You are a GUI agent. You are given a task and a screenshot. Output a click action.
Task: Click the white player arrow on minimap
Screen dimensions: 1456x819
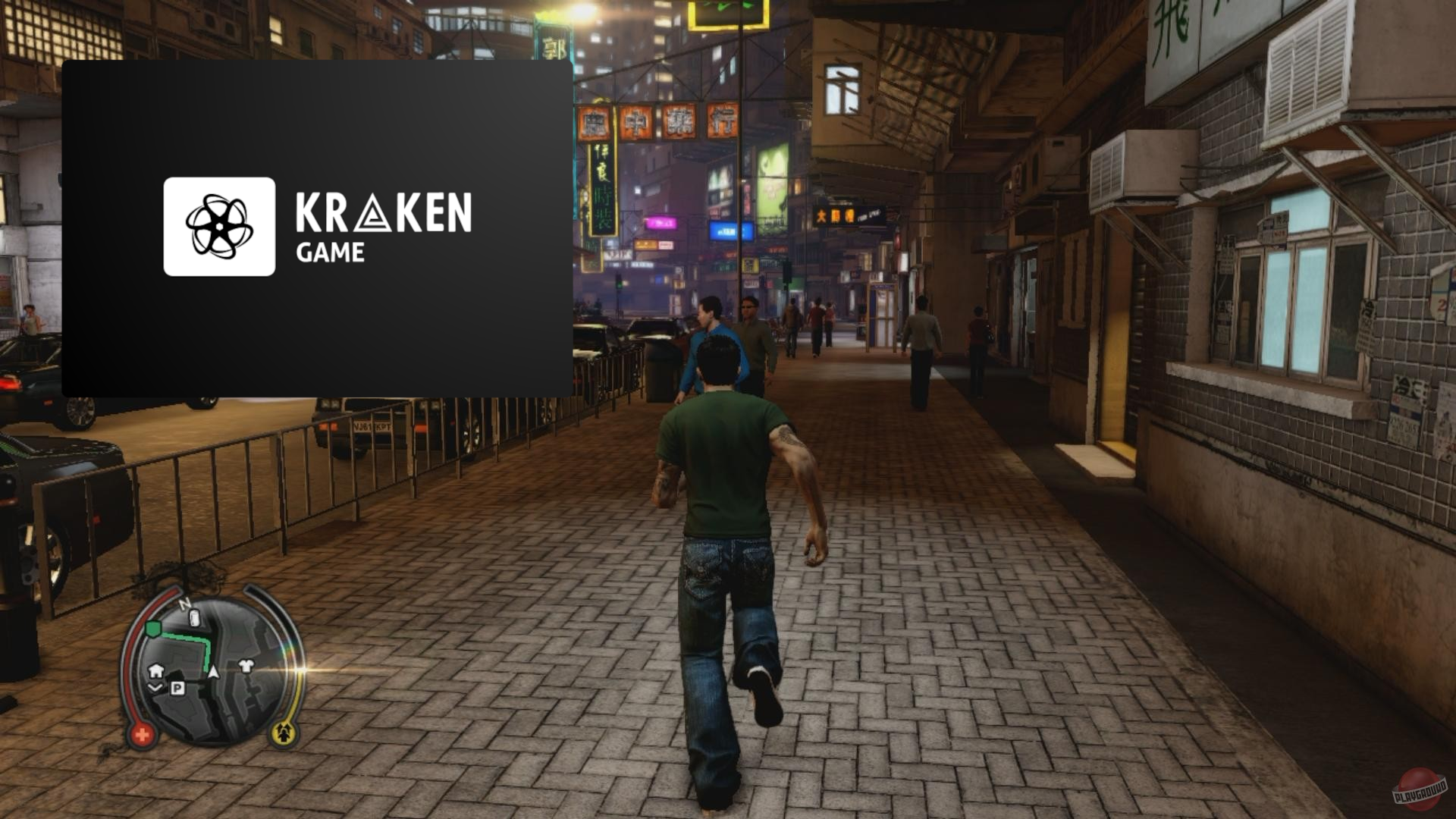(214, 671)
